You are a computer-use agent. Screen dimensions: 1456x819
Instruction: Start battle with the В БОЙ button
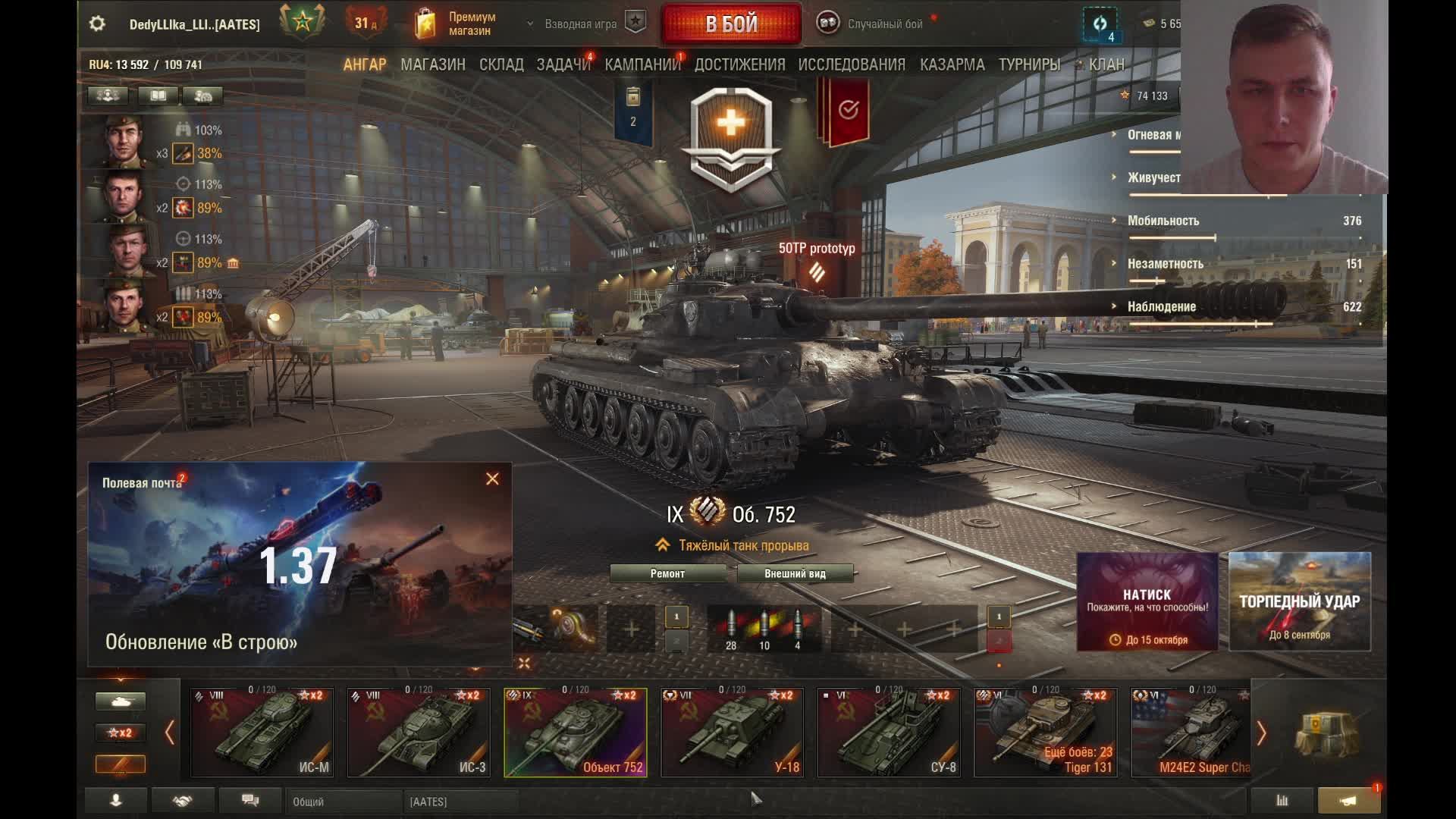point(731,24)
